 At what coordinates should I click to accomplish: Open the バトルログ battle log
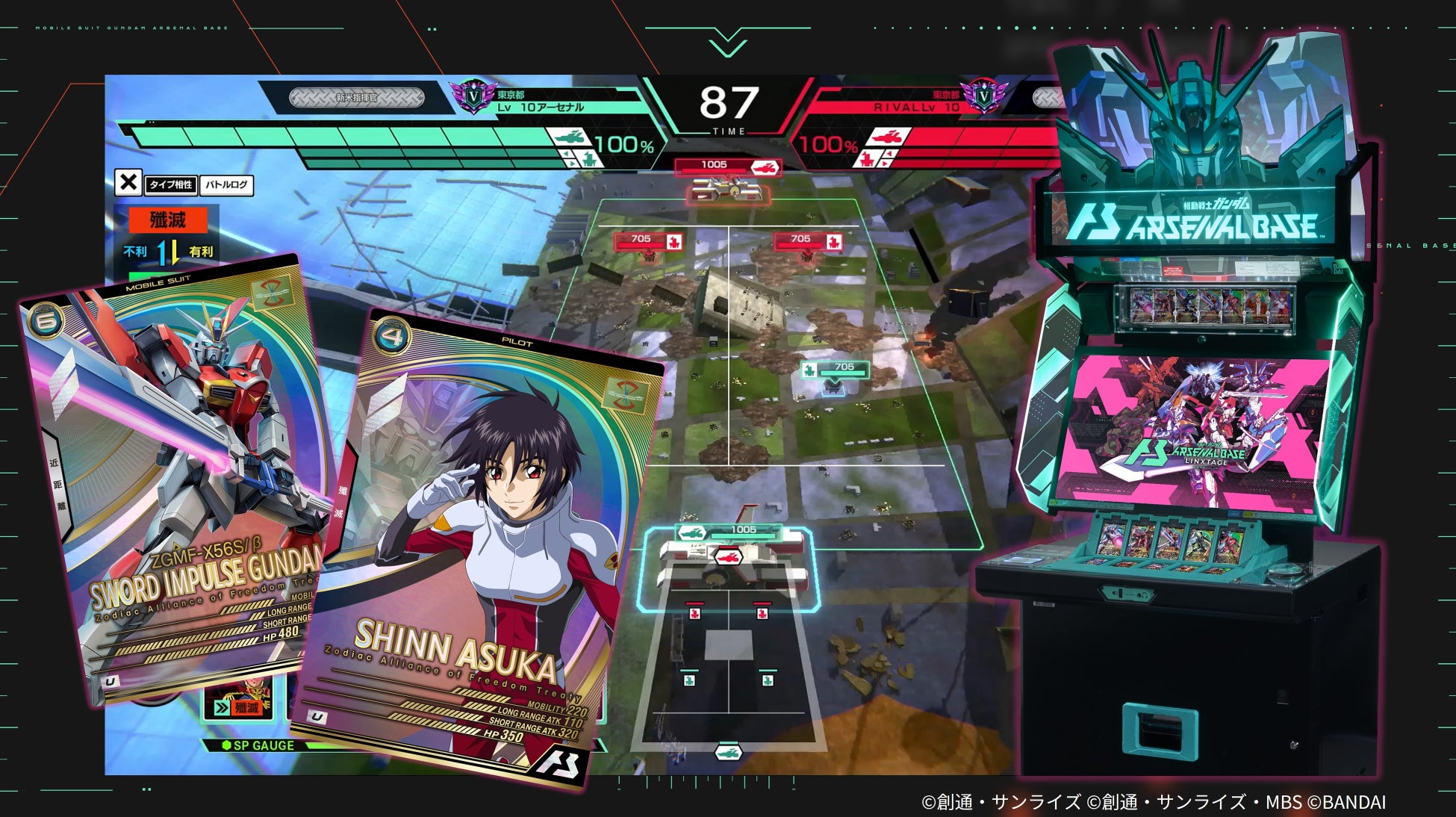(227, 184)
